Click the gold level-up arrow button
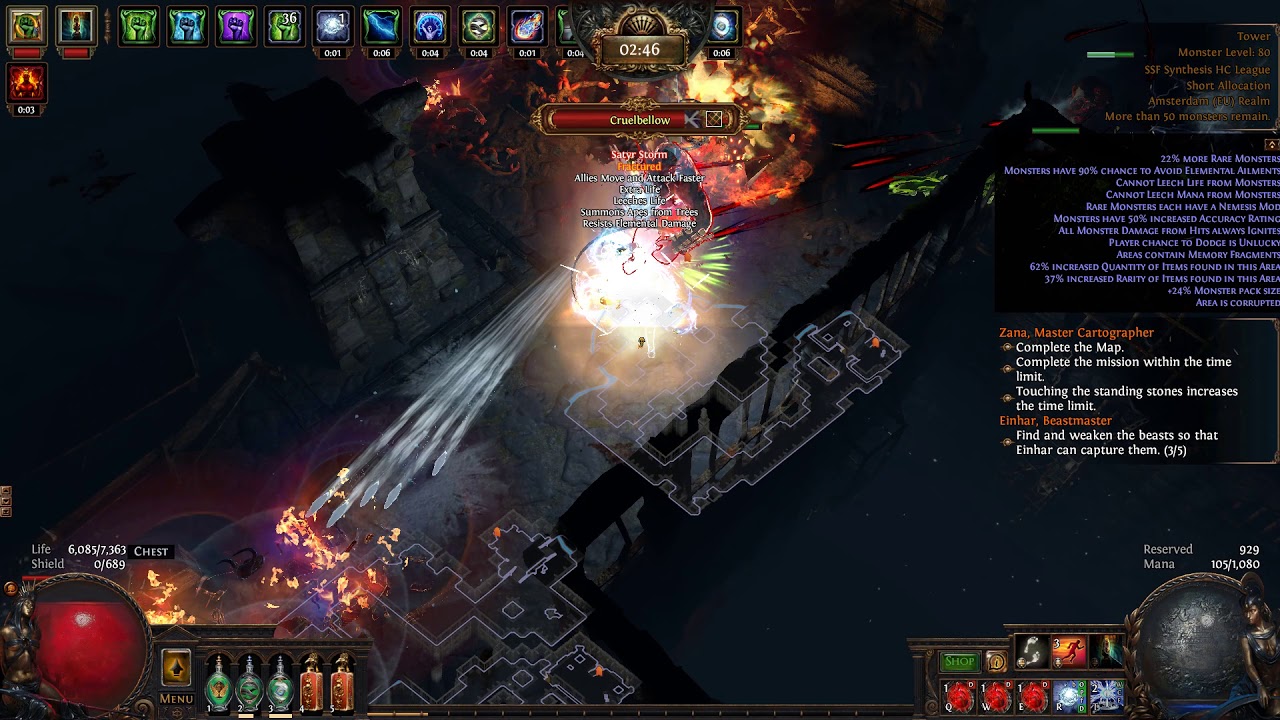Viewport: 1280px width, 720px height. (x=176, y=668)
